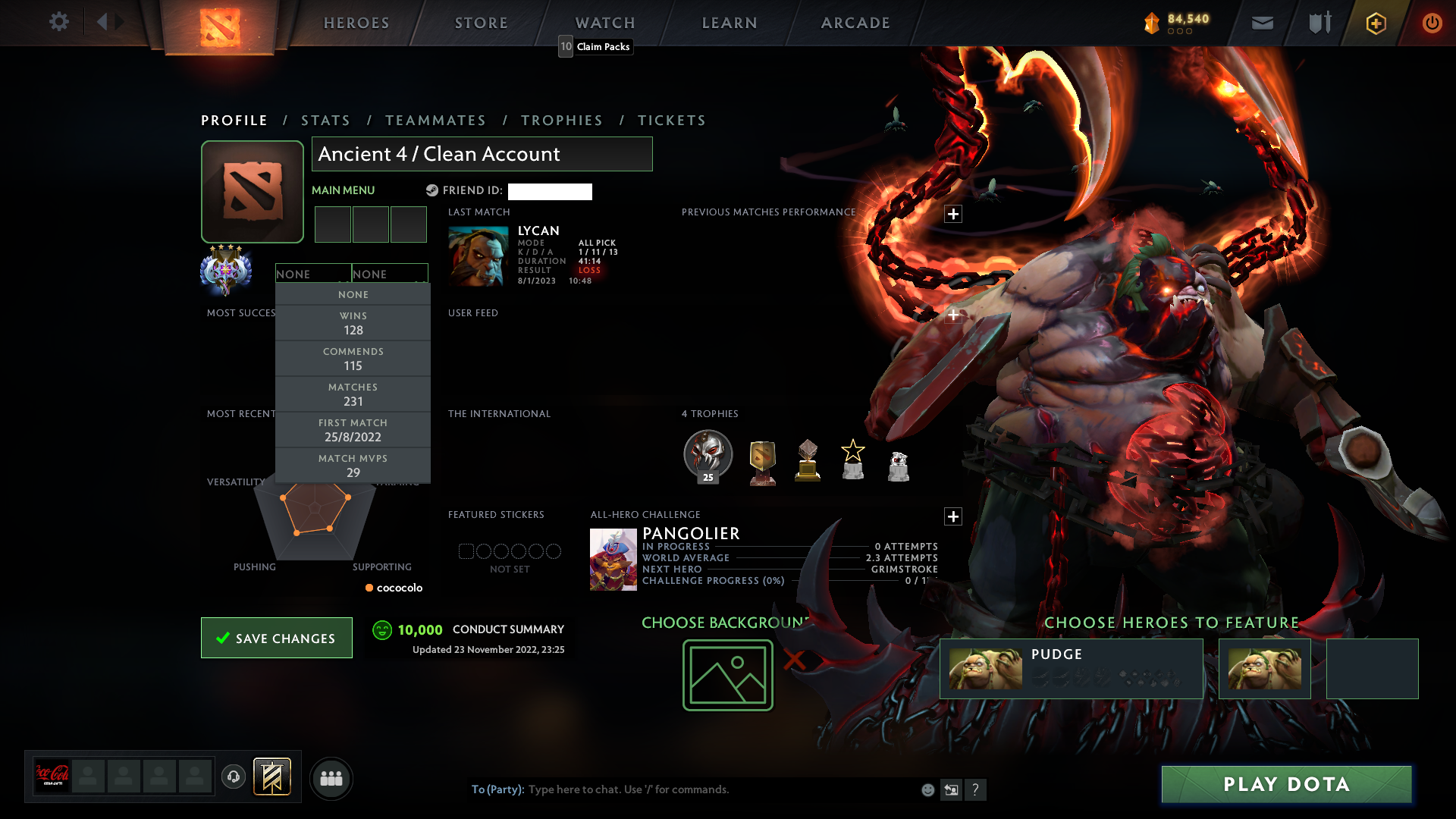1456x819 pixels.
Task: Click the shield and sword armory icon
Action: tap(1318, 23)
